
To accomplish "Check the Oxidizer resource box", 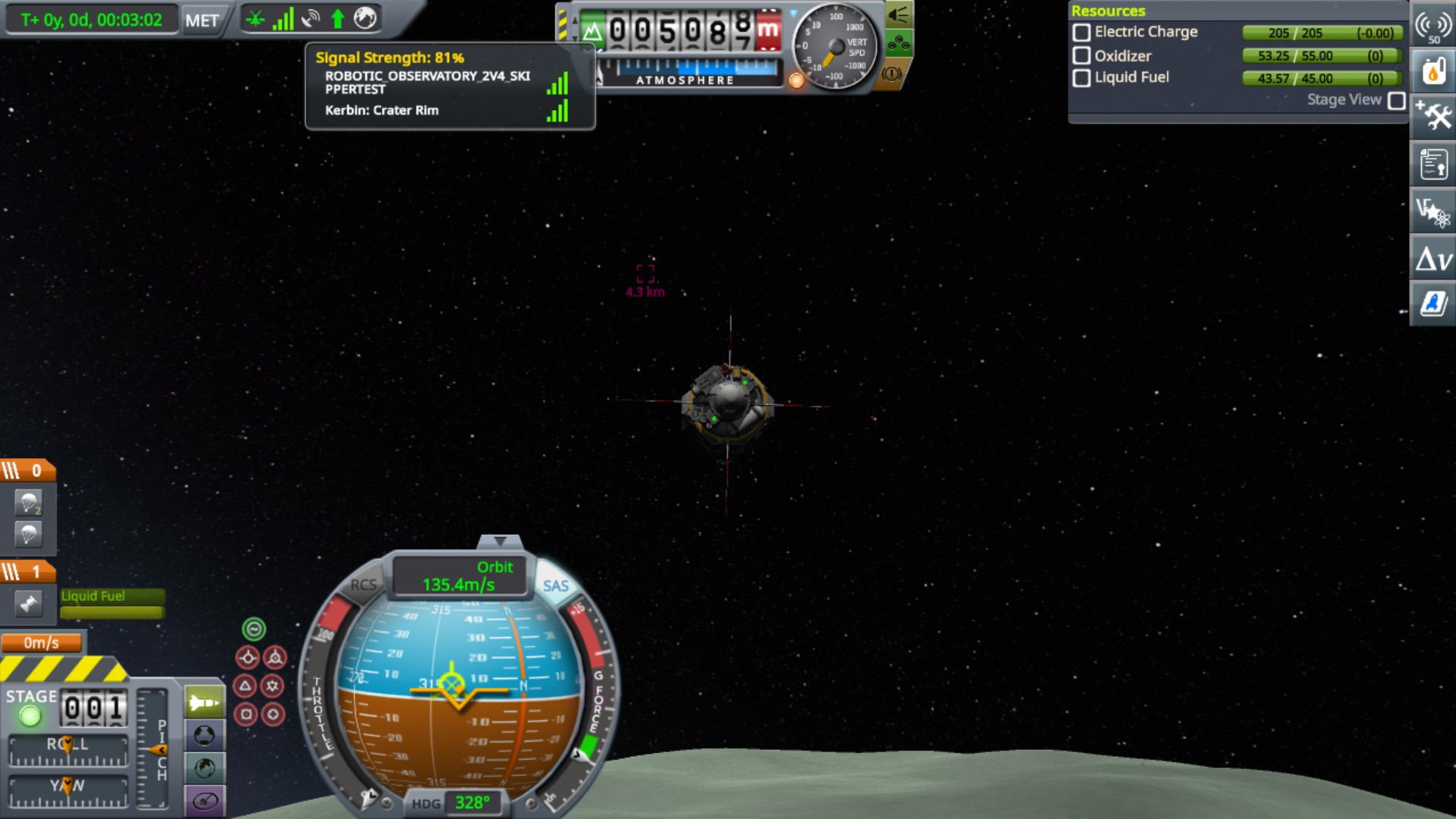I will pos(1082,55).
